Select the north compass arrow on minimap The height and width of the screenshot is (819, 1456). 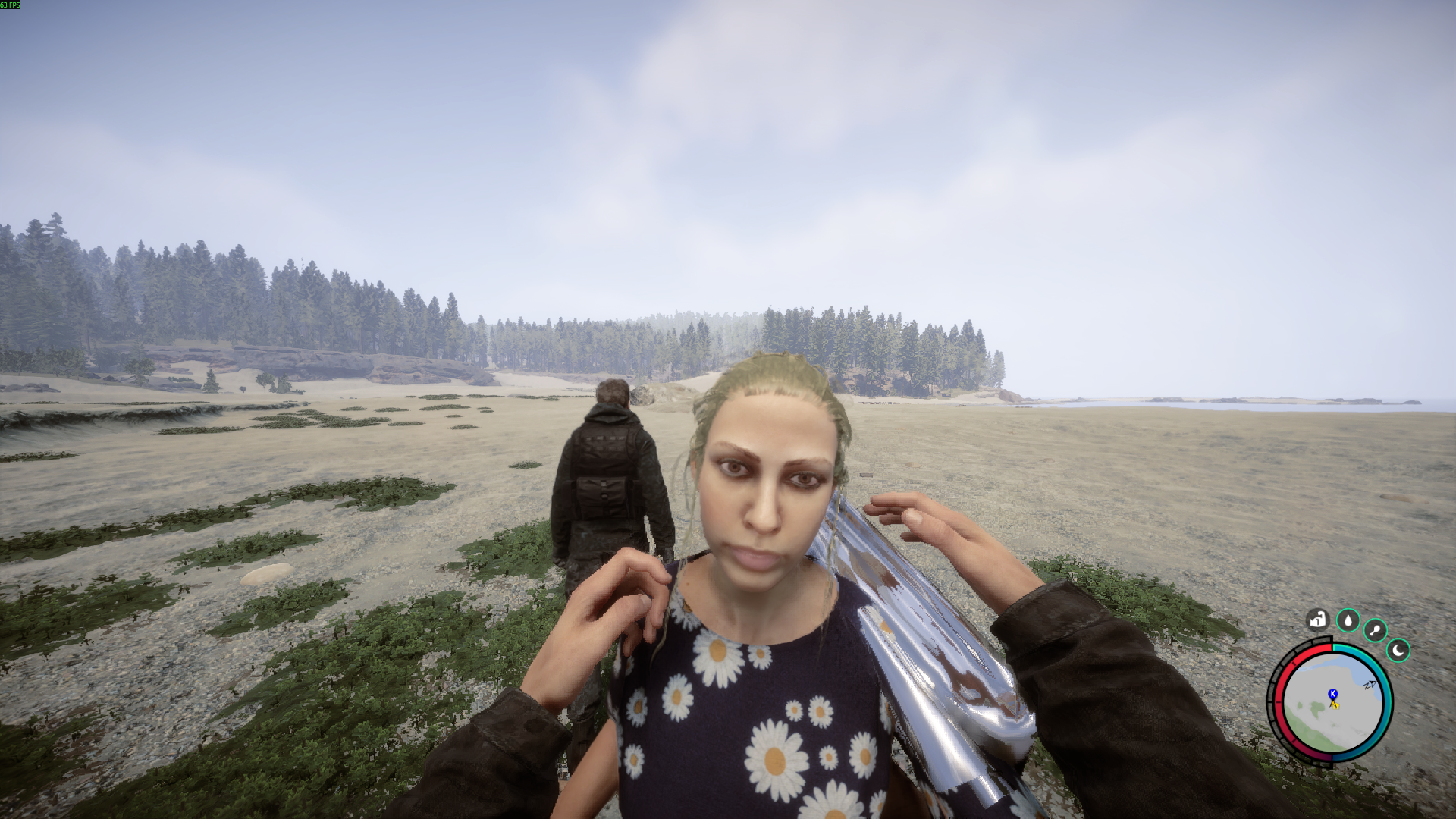(x=1371, y=683)
